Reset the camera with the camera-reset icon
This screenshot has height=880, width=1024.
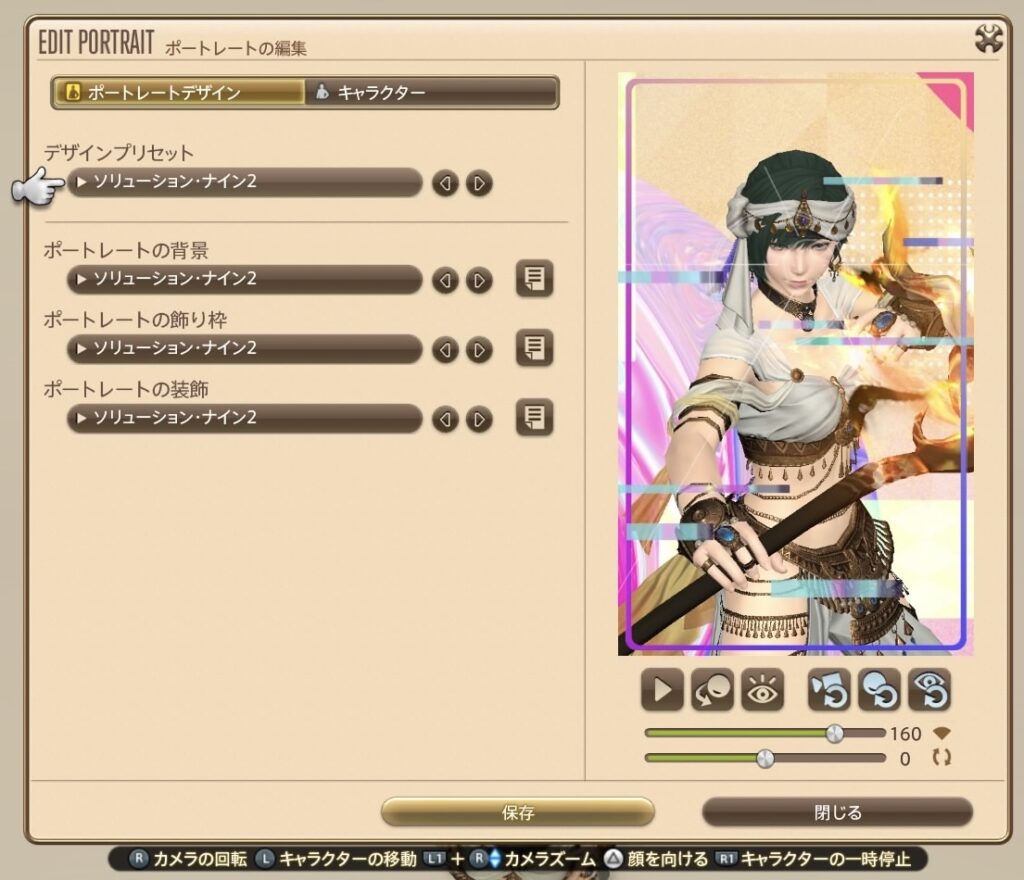829,689
